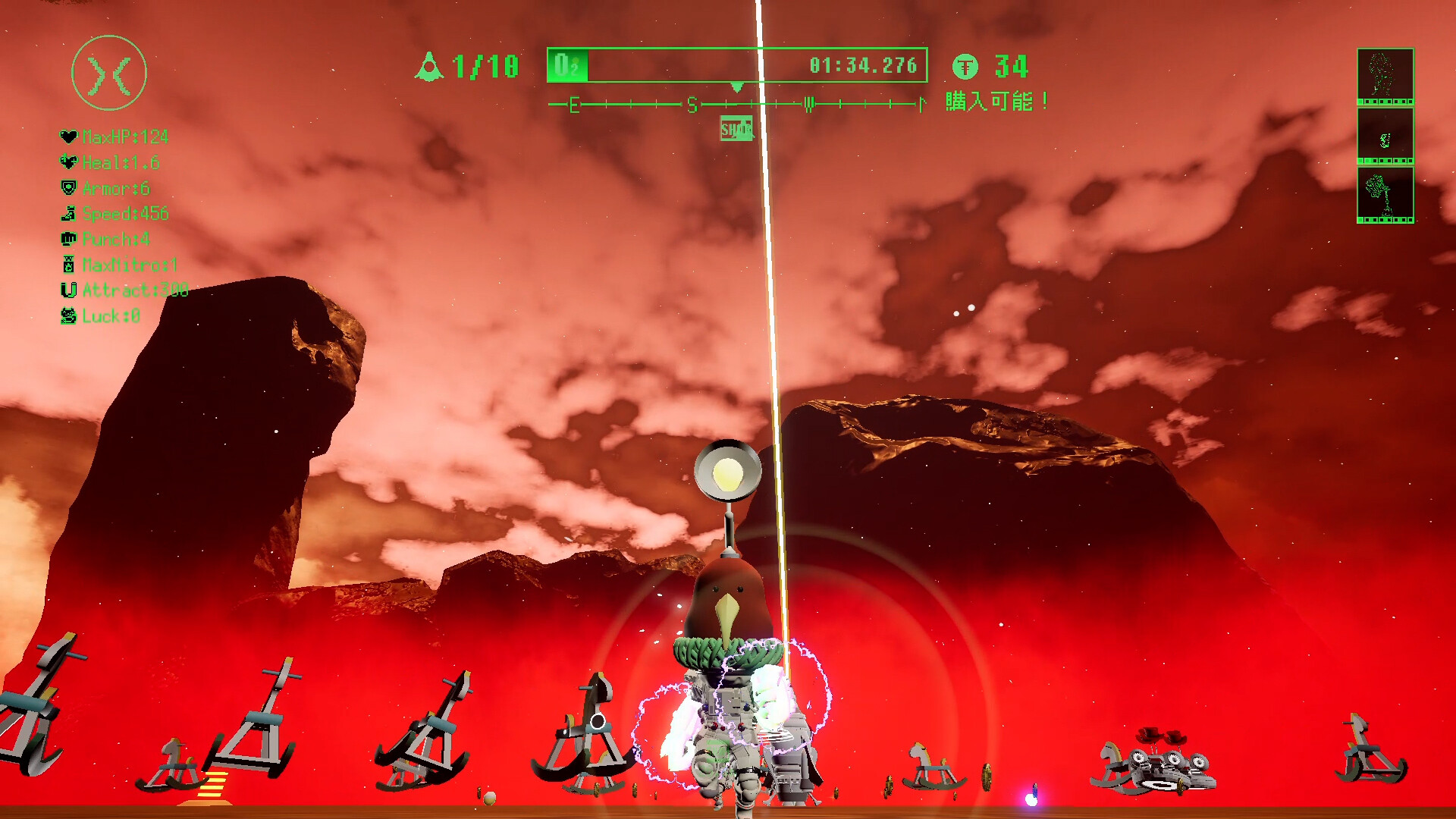Screen dimensions: 1456x819
Task: Click the timer showing 01:34.276
Action: click(x=864, y=66)
